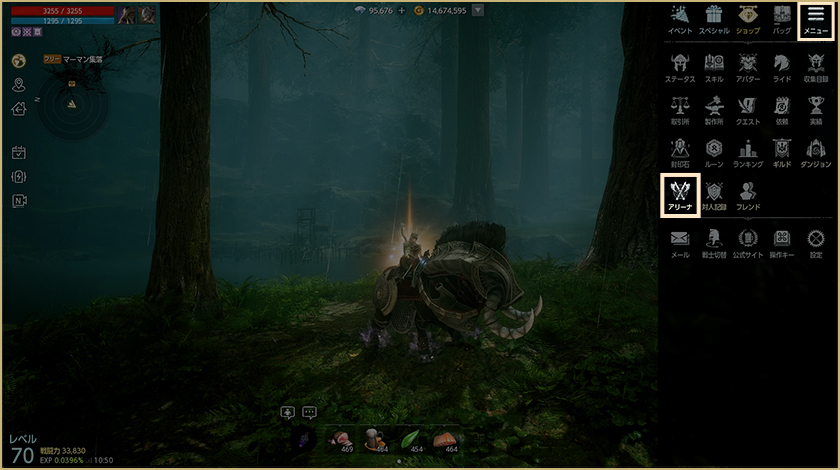Close the メニュー hamburger menu
This screenshot has height=470, width=840.
coord(815,19)
